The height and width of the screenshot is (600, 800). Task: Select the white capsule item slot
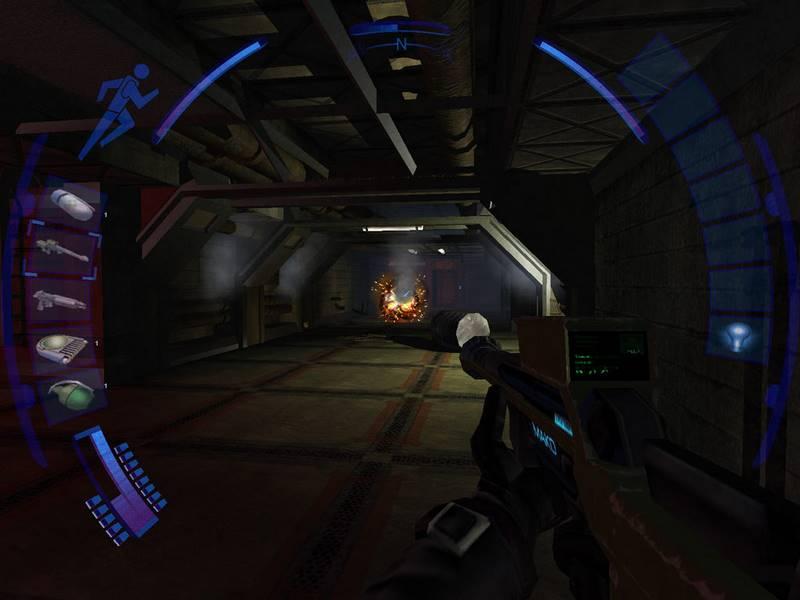click(x=70, y=203)
